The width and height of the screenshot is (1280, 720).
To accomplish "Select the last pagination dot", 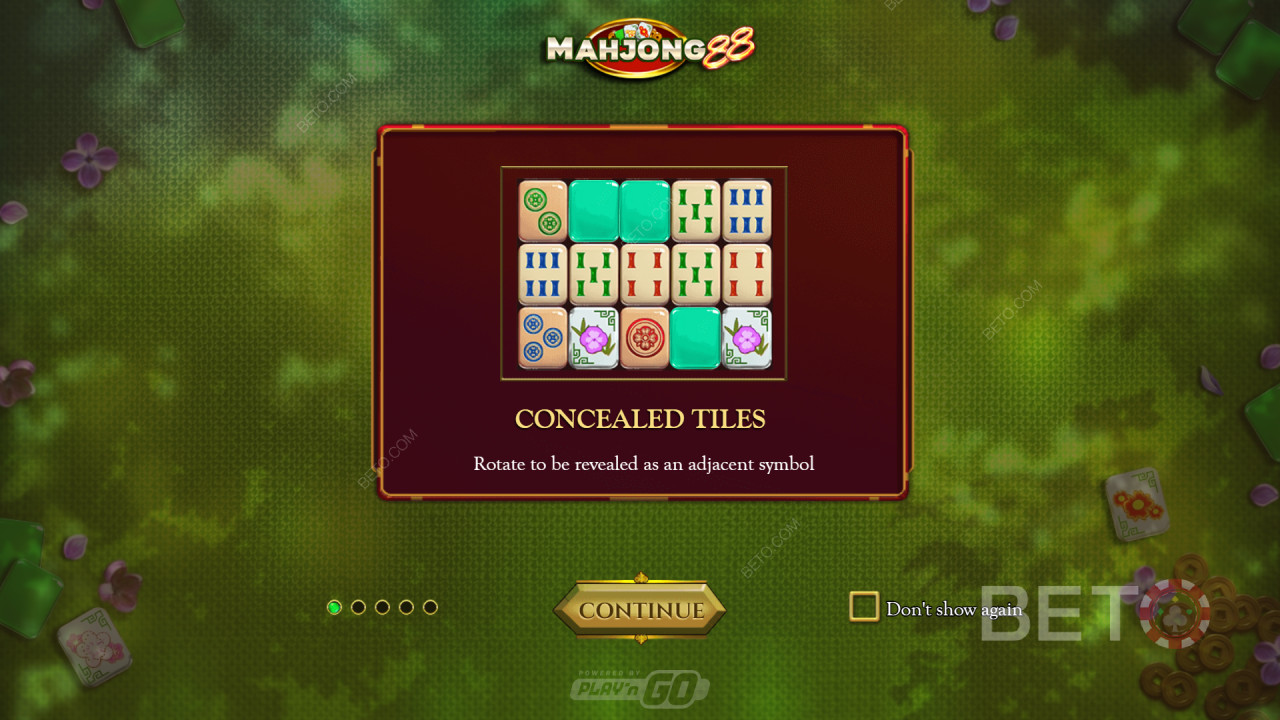I will pos(431,606).
